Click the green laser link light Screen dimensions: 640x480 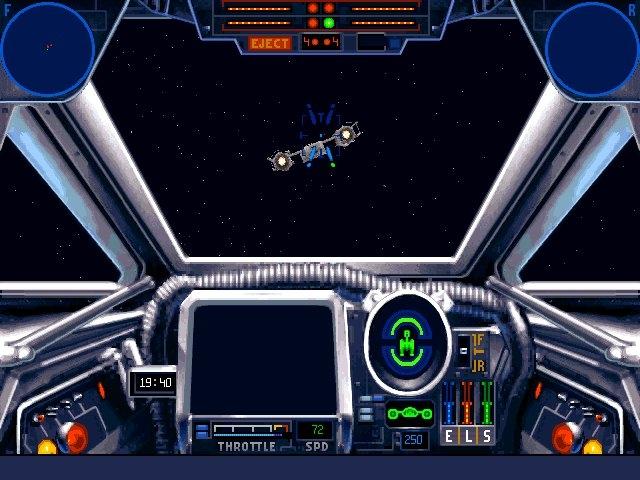328,22
